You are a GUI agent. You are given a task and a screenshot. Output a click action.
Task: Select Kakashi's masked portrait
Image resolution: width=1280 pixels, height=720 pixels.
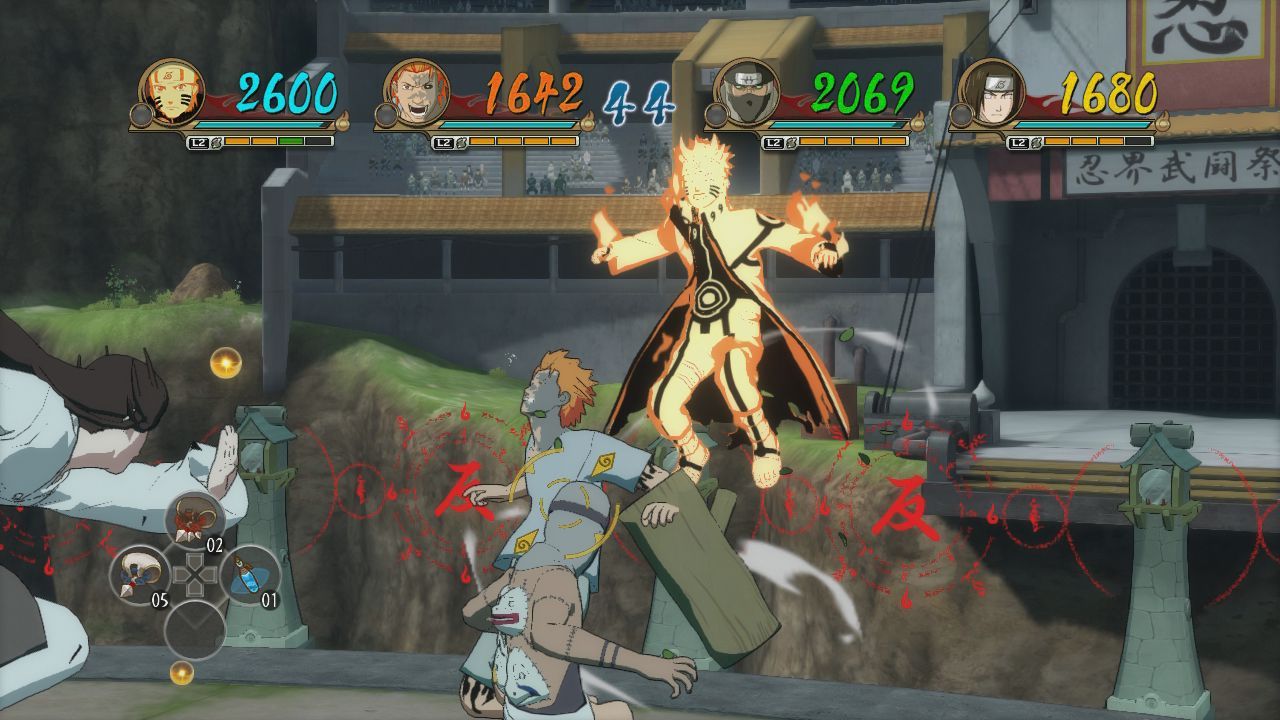point(746,93)
